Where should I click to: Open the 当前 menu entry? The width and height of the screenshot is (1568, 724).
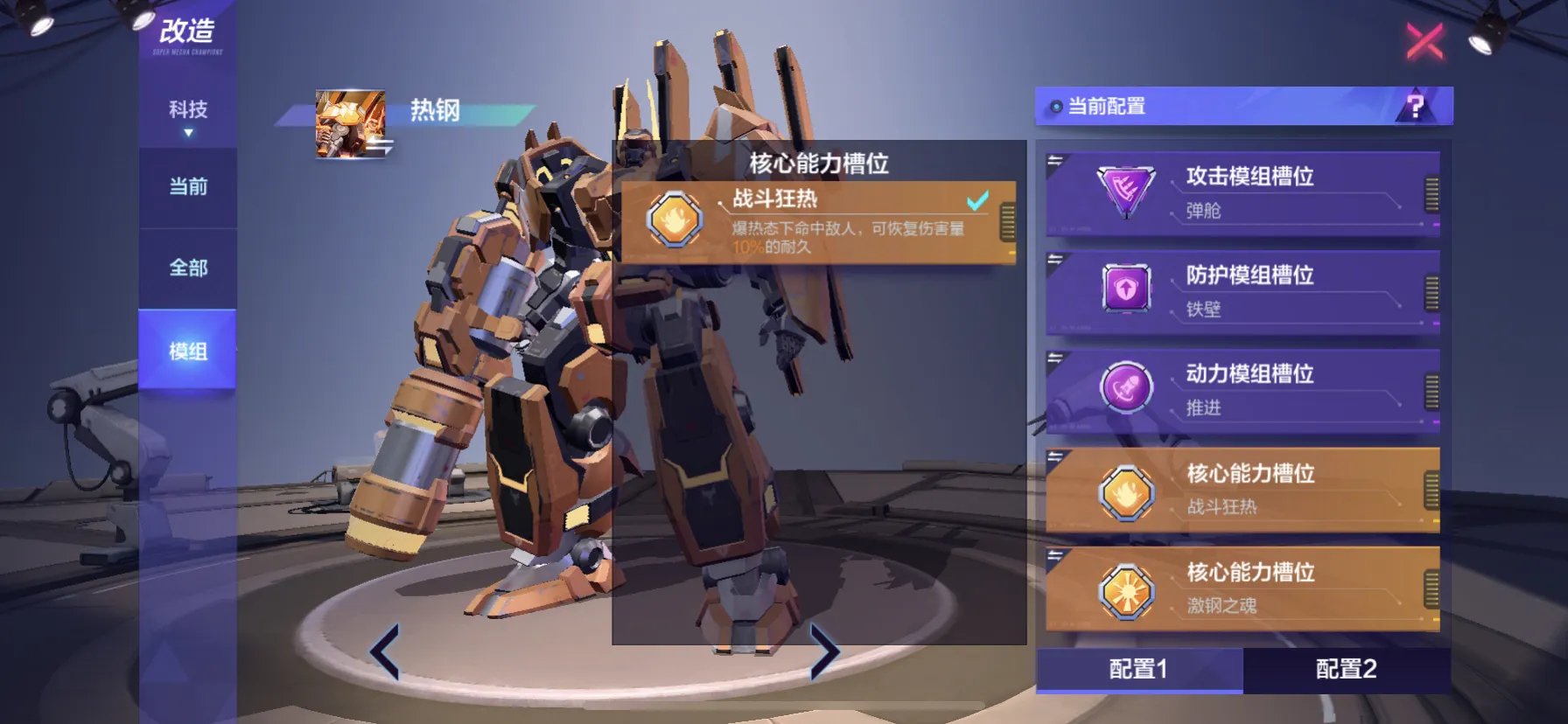(187, 185)
